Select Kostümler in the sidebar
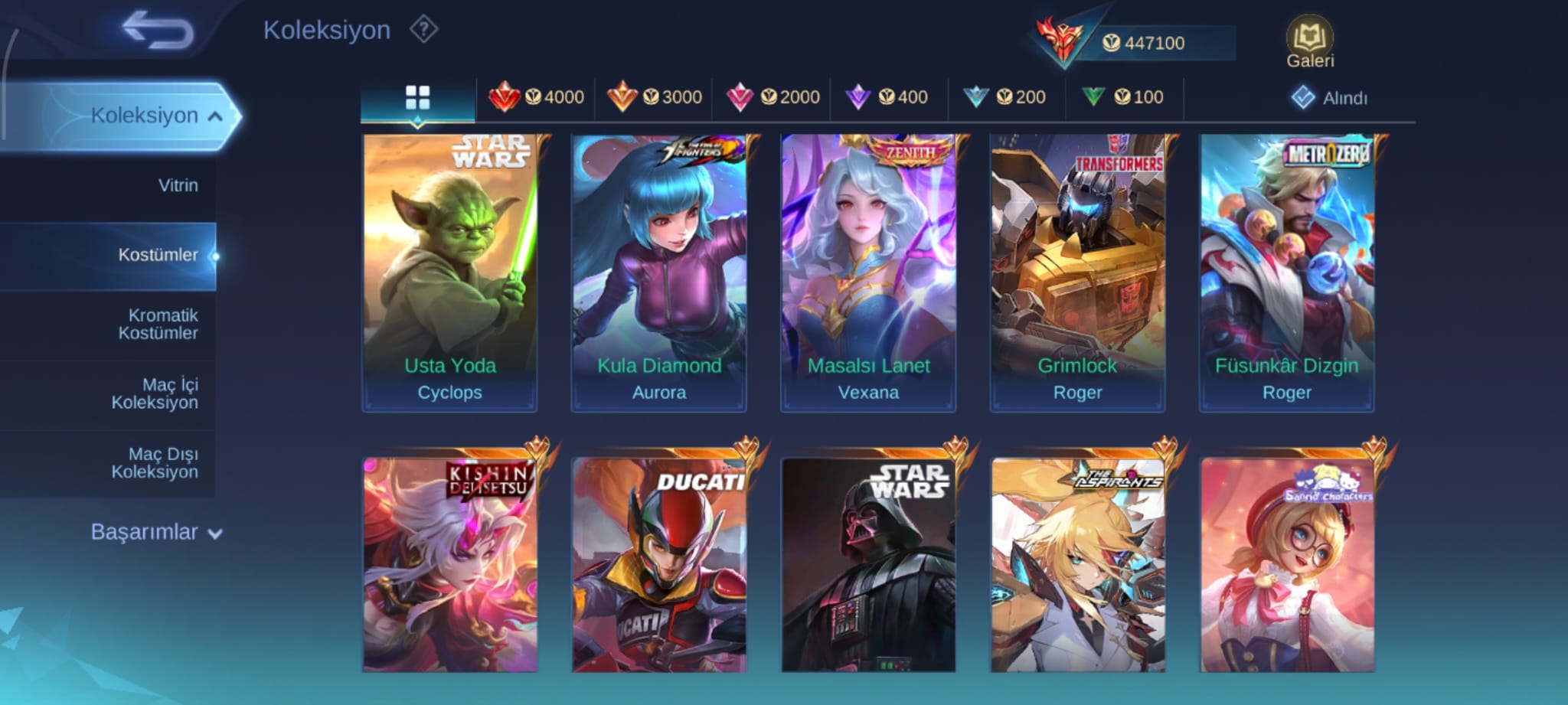This screenshot has height=705, width=1568. tap(158, 255)
